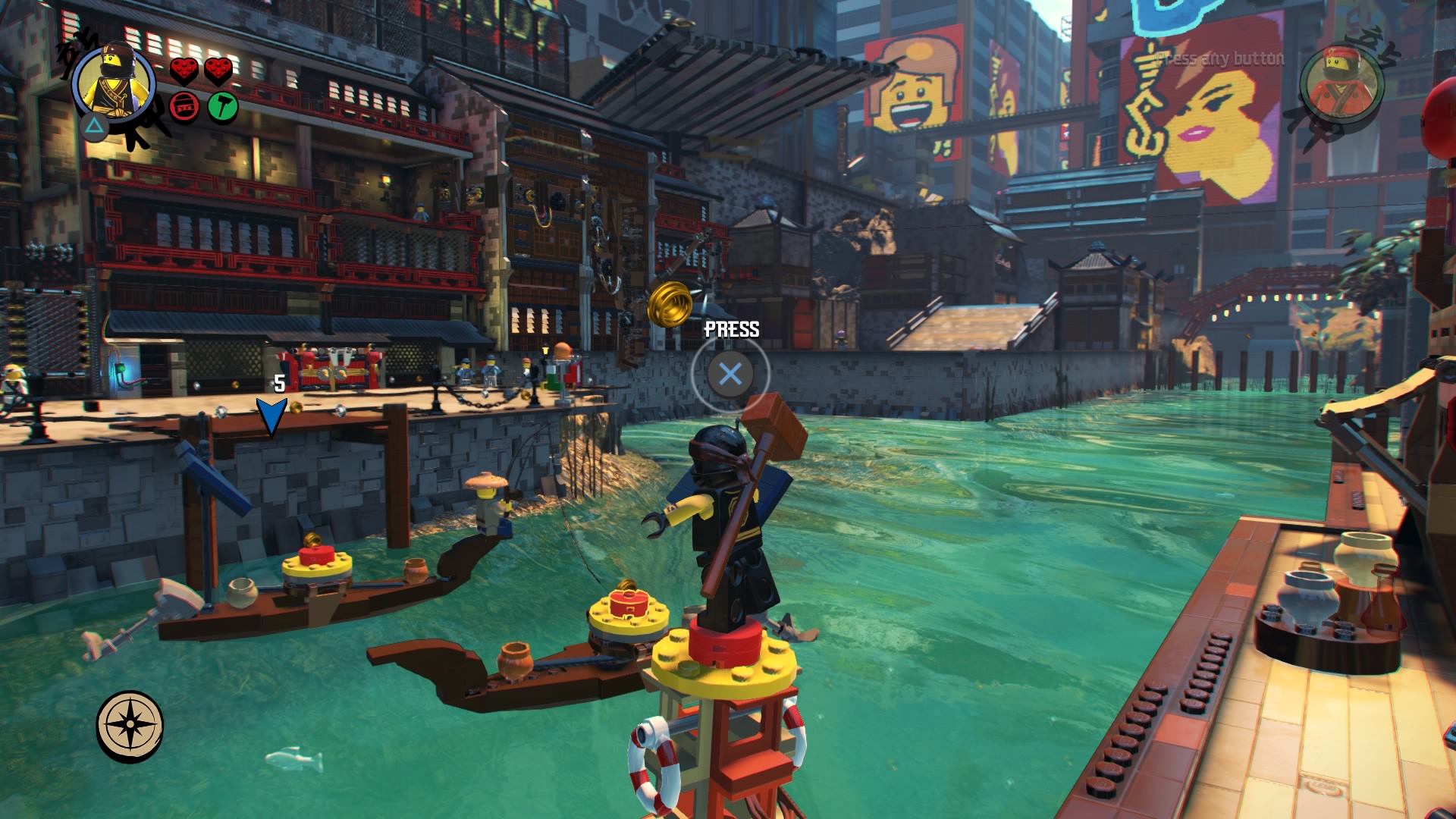Open the compass map icon
The image size is (1456, 819).
[130, 725]
